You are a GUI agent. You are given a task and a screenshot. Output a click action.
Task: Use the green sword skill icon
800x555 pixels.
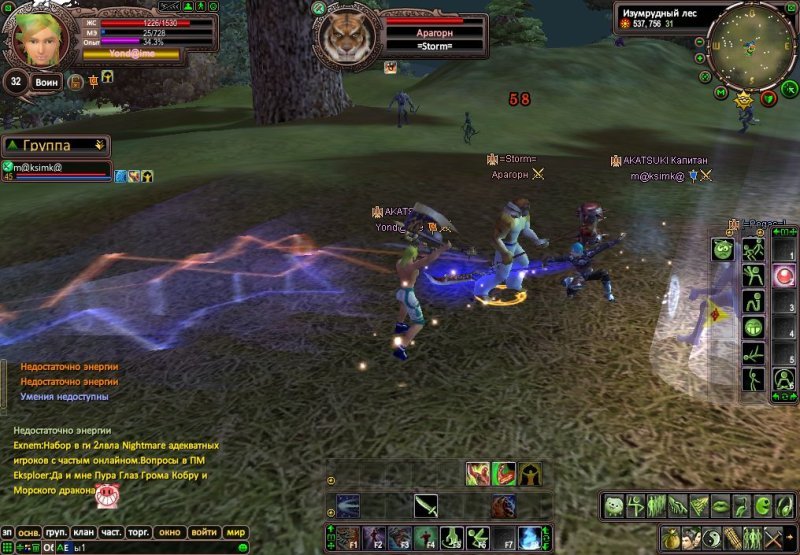(427, 506)
